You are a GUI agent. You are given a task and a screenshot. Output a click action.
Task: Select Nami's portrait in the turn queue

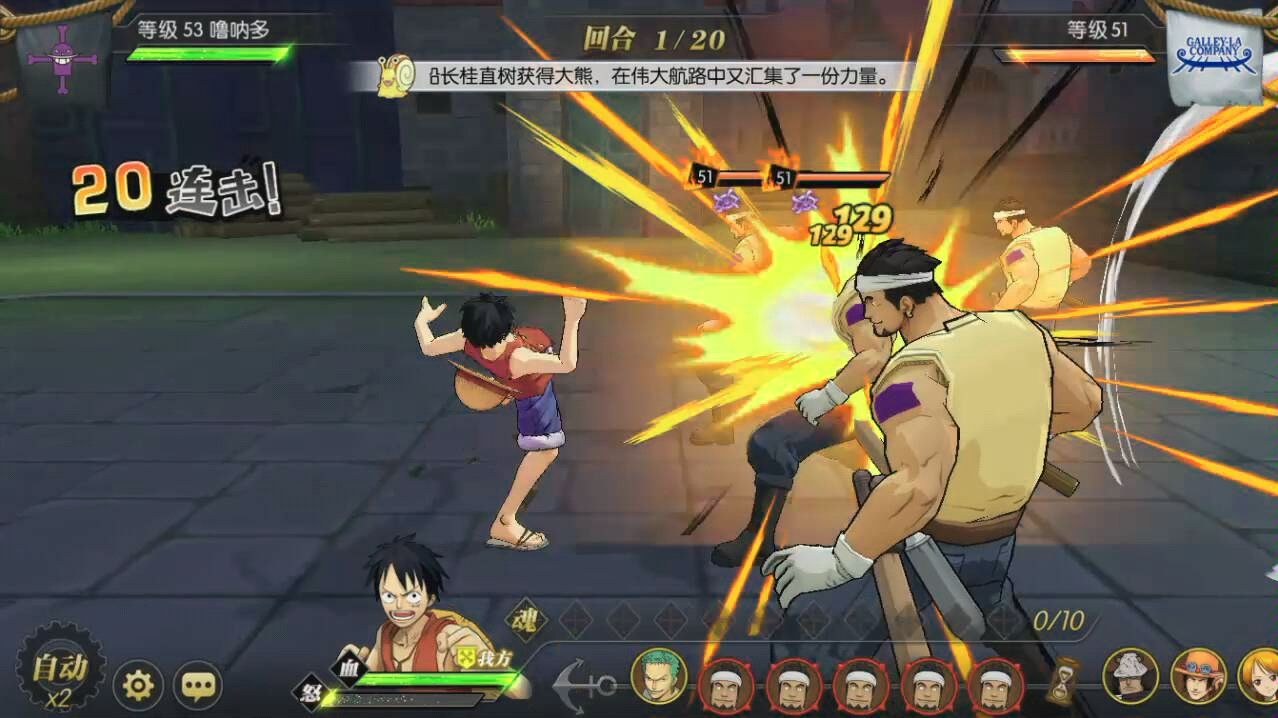[x=1260, y=676]
